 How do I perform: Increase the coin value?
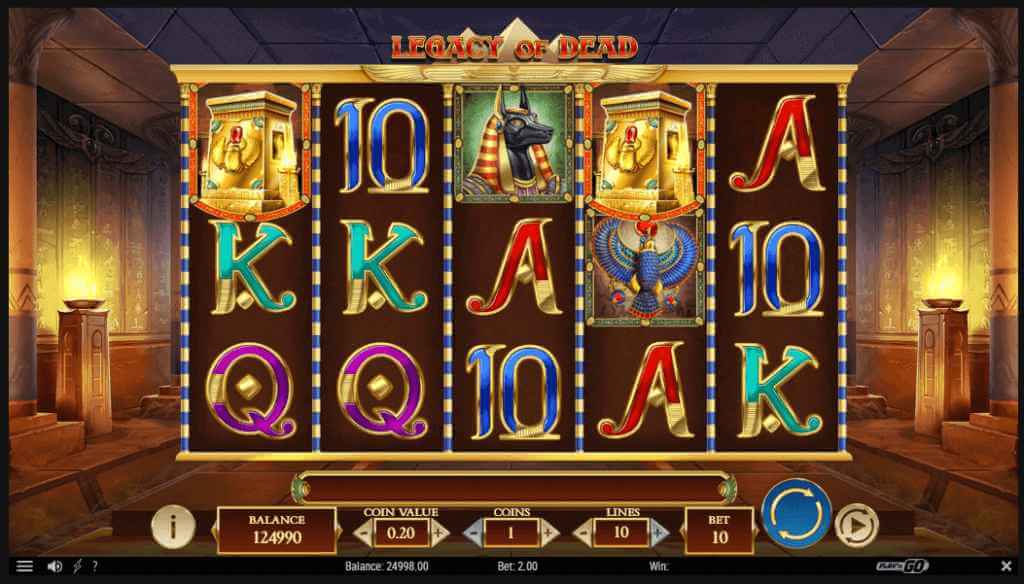click(x=437, y=533)
